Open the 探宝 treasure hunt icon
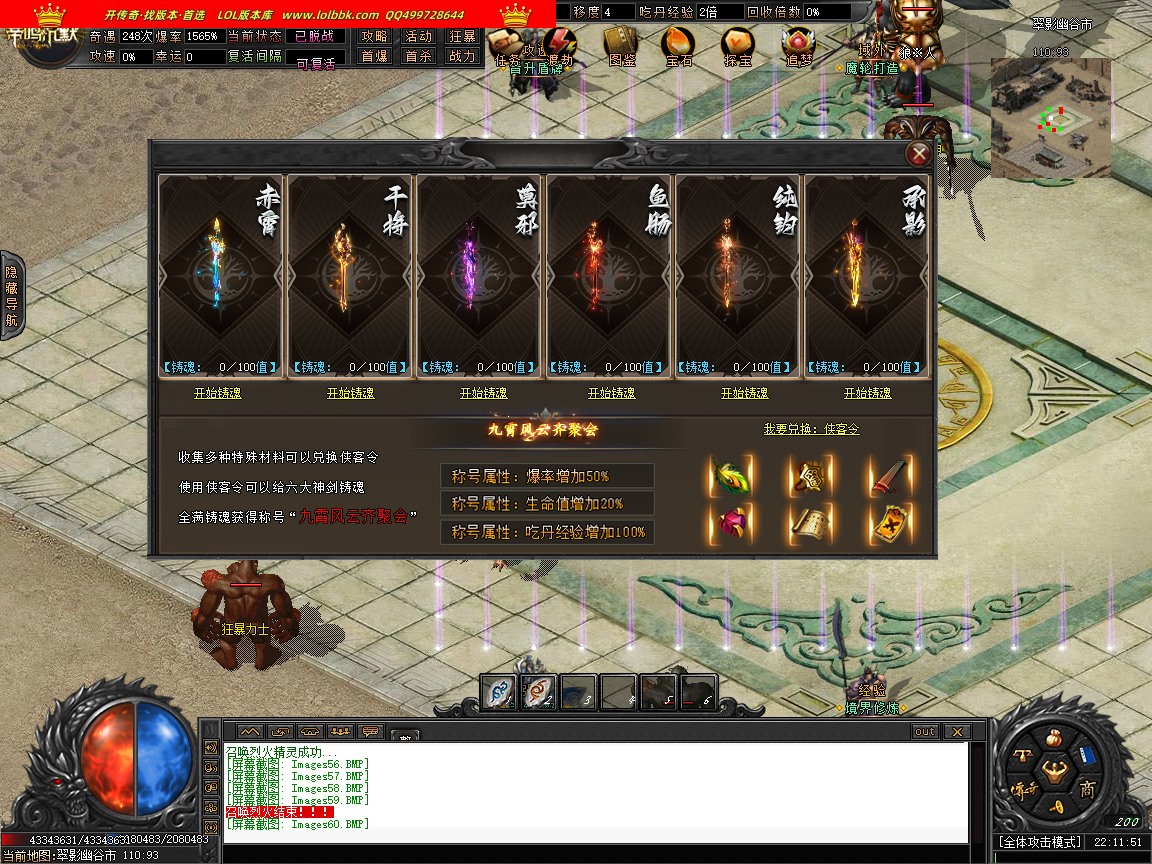 tap(739, 45)
